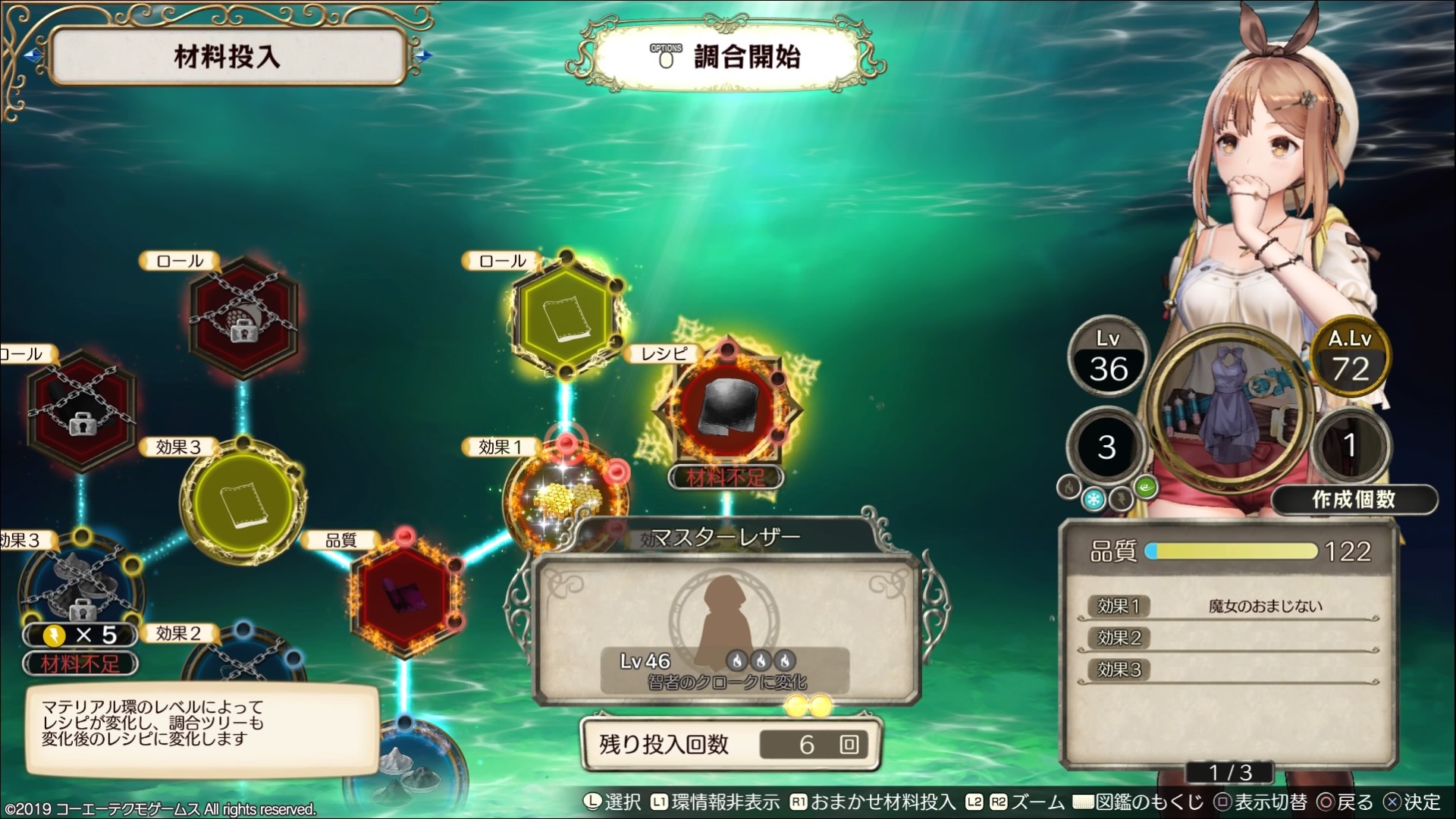Select the fire element icon
The image size is (1456, 819).
(1069, 488)
